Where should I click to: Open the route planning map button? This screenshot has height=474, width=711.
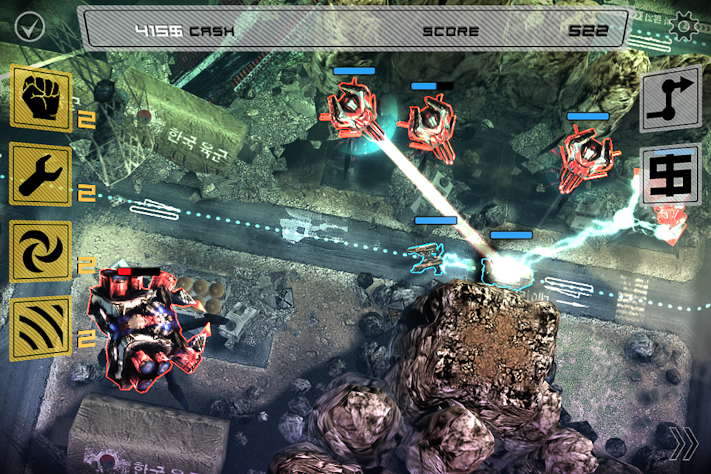[x=668, y=100]
